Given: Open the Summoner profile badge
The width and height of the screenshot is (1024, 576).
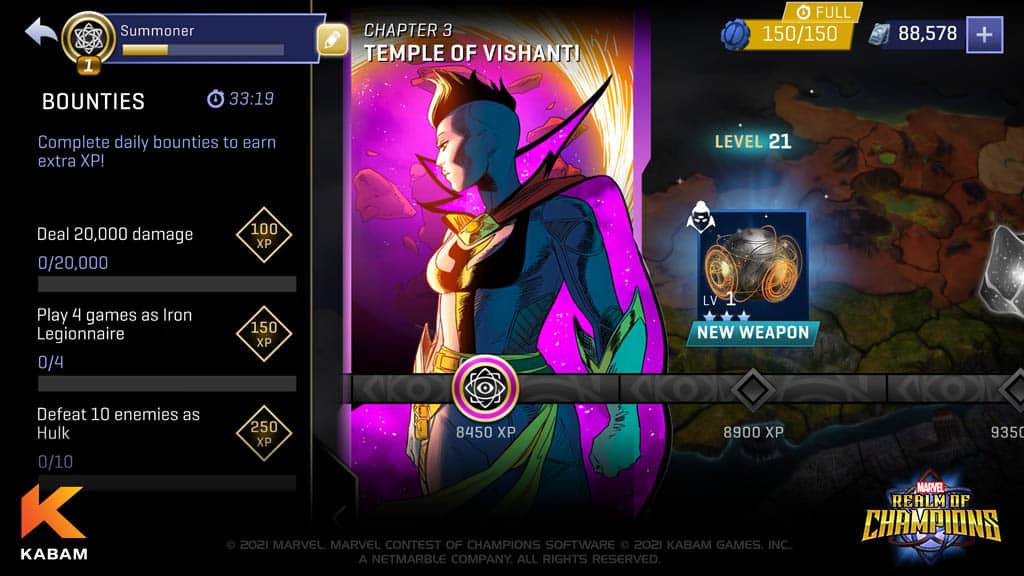Looking at the screenshot, I should tap(88, 38).
